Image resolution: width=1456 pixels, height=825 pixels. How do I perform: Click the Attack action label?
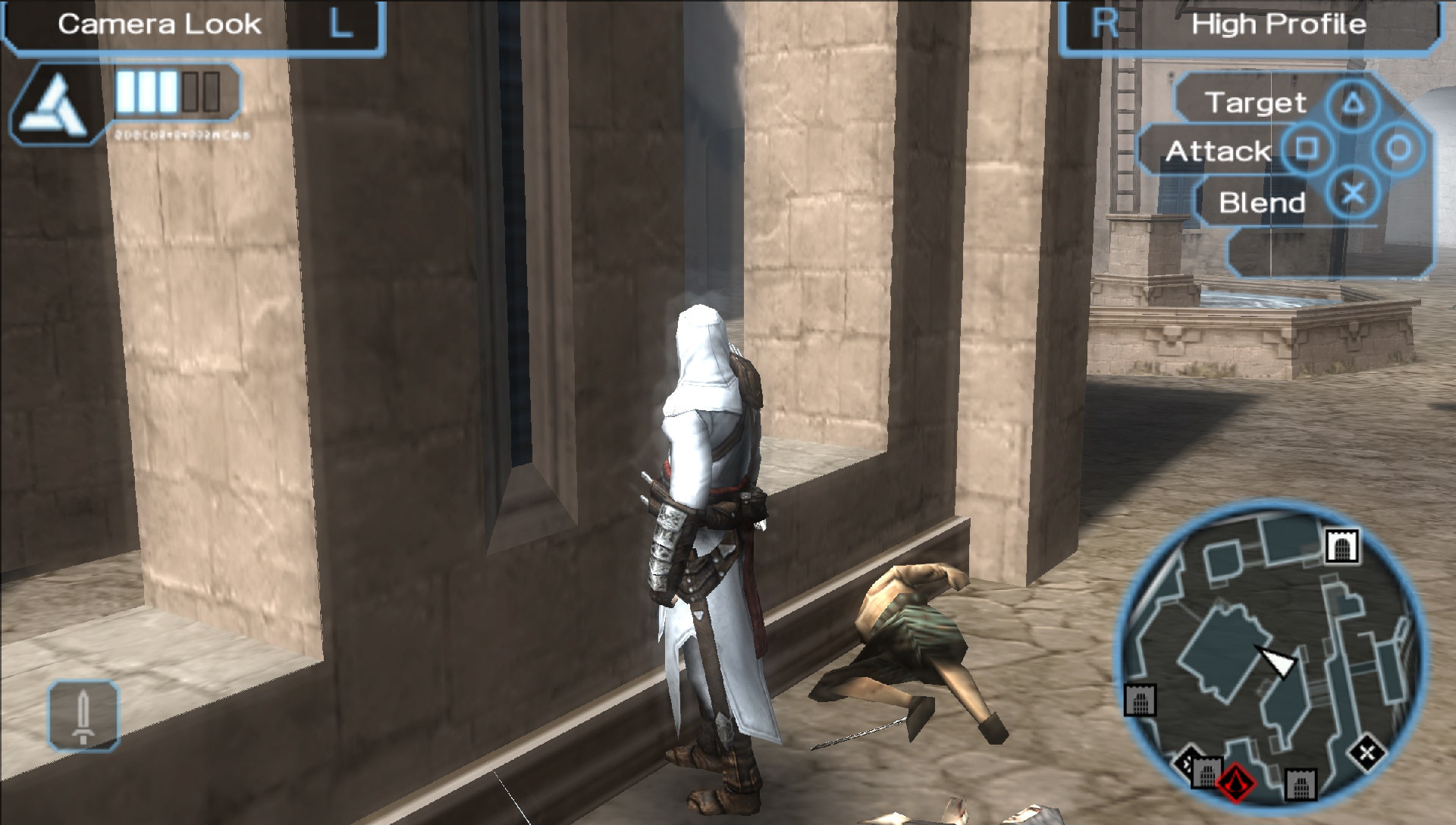(x=1216, y=151)
